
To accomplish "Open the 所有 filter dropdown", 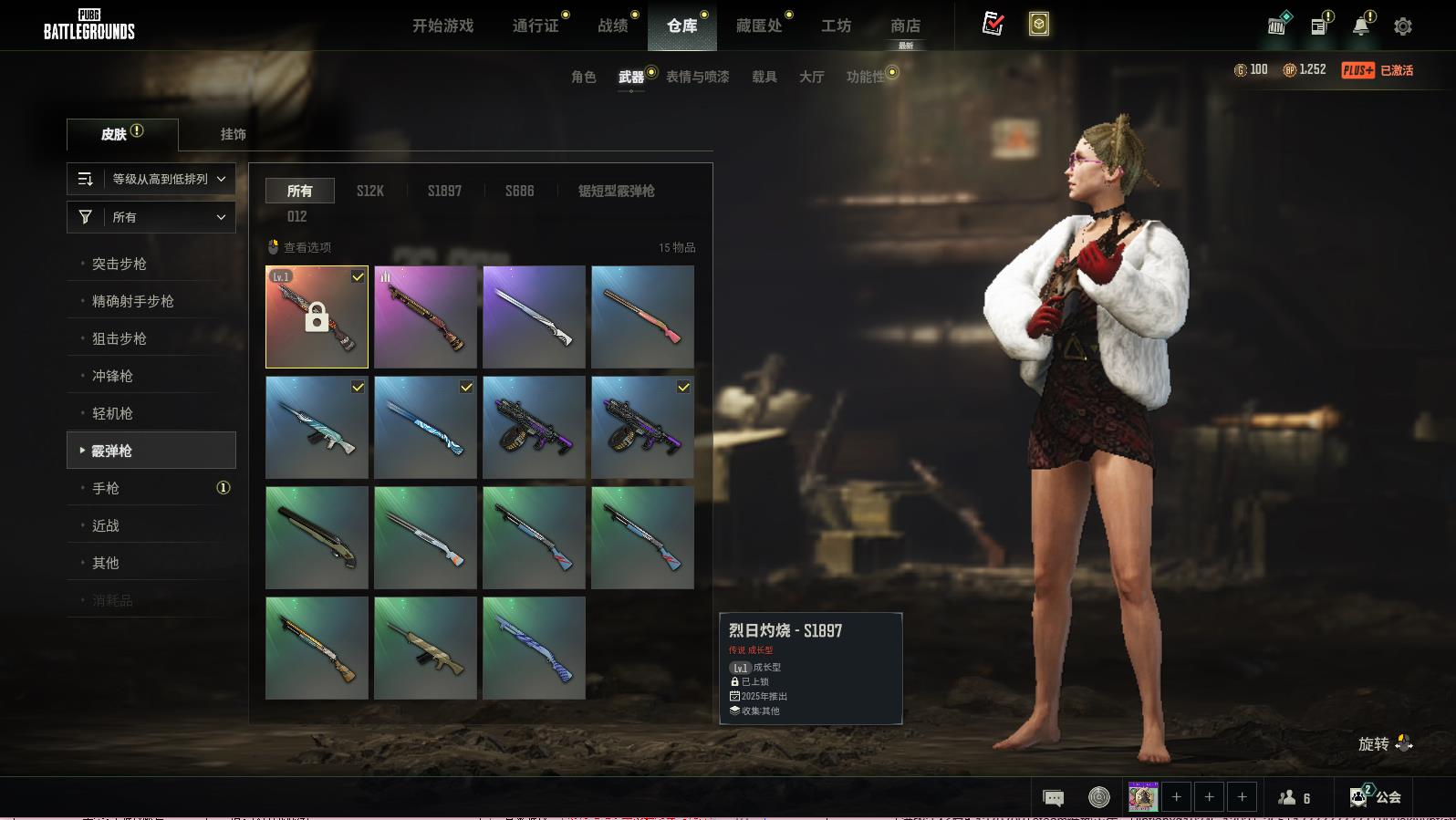I will 151,217.
